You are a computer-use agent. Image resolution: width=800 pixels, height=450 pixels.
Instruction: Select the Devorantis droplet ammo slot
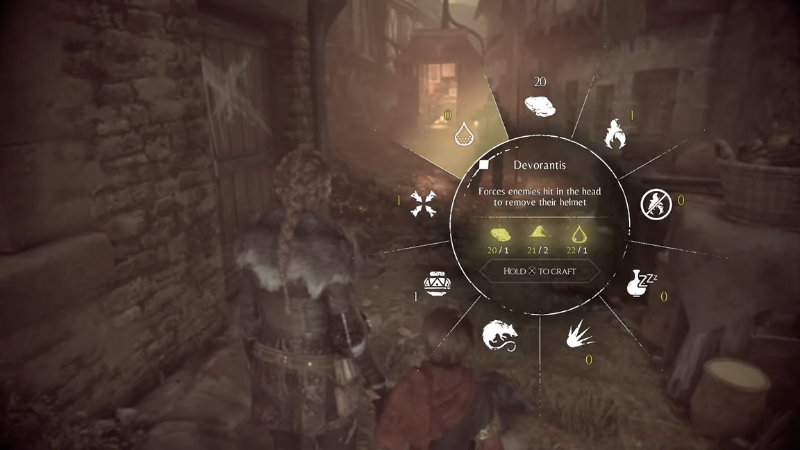pyautogui.click(x=463, y=133)
